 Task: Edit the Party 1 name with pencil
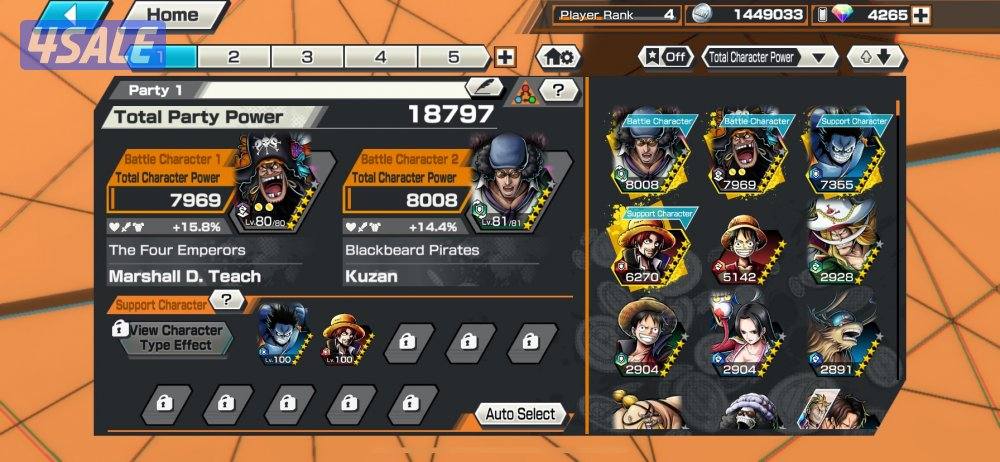[484, 89]
